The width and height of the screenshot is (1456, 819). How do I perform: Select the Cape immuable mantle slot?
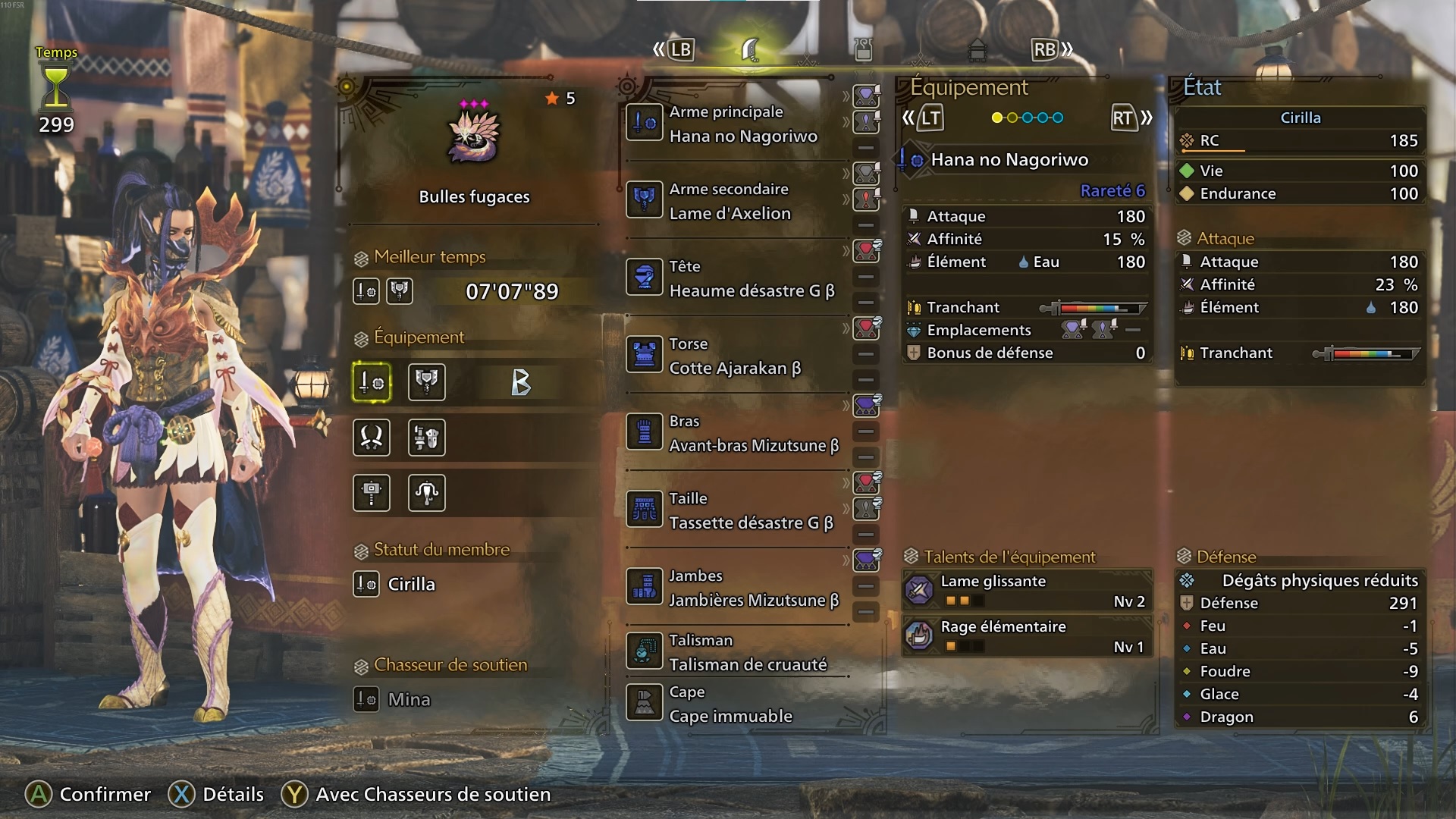[x=734, y=704]
